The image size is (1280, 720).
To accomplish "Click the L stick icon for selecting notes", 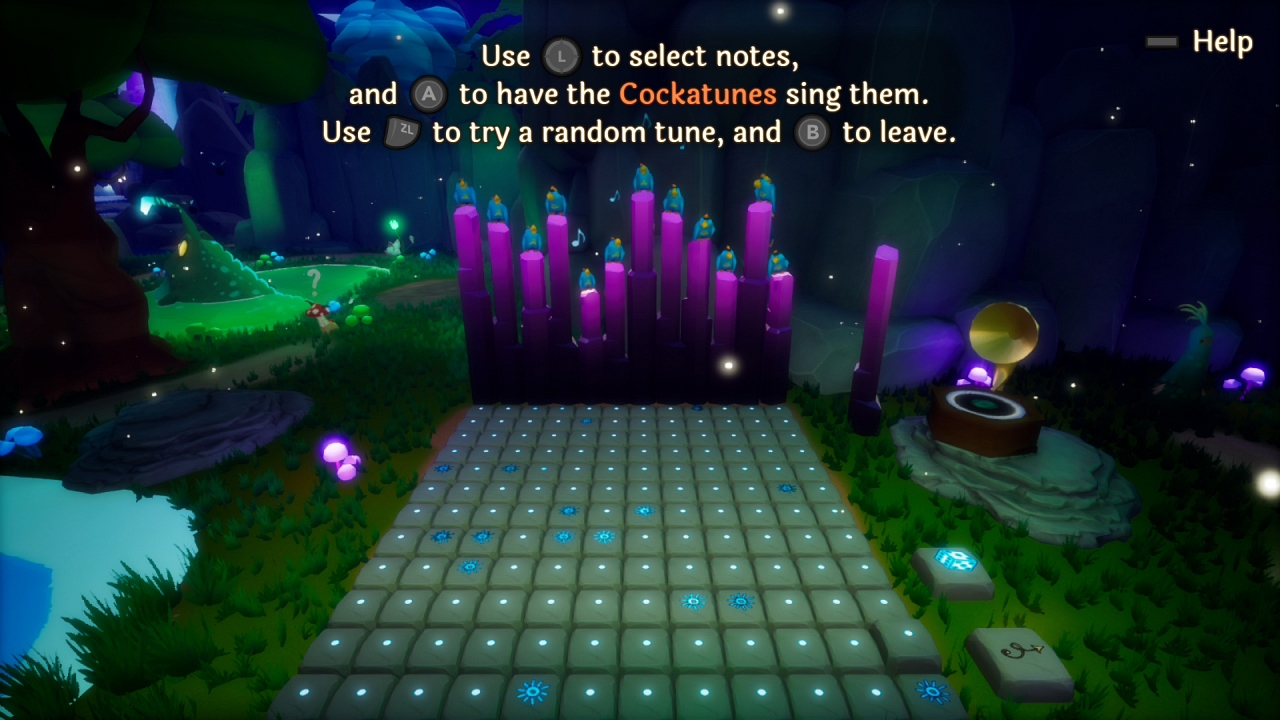I will pyautogui.click(x=561, y=57).
